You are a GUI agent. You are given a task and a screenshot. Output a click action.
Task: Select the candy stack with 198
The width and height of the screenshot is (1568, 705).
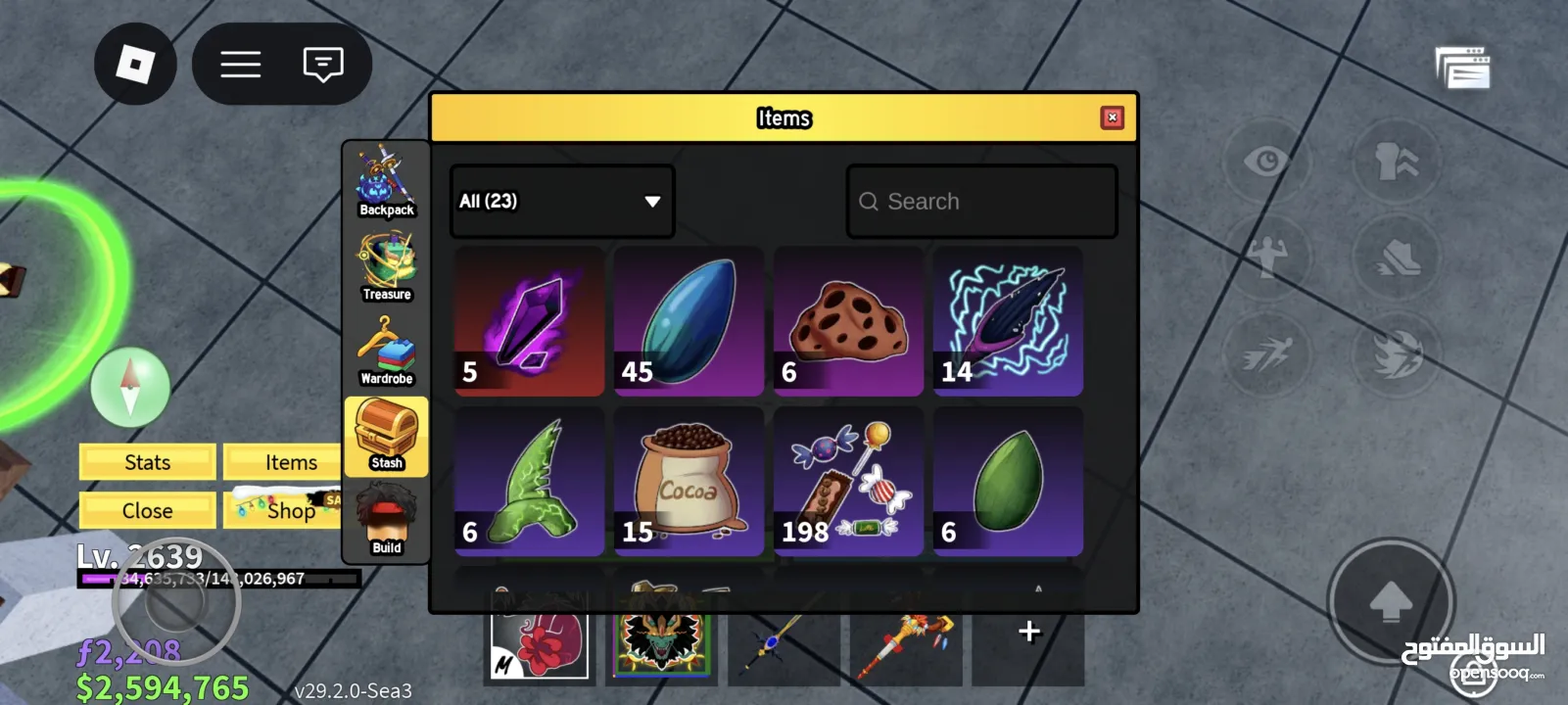(x=848, y=482)
